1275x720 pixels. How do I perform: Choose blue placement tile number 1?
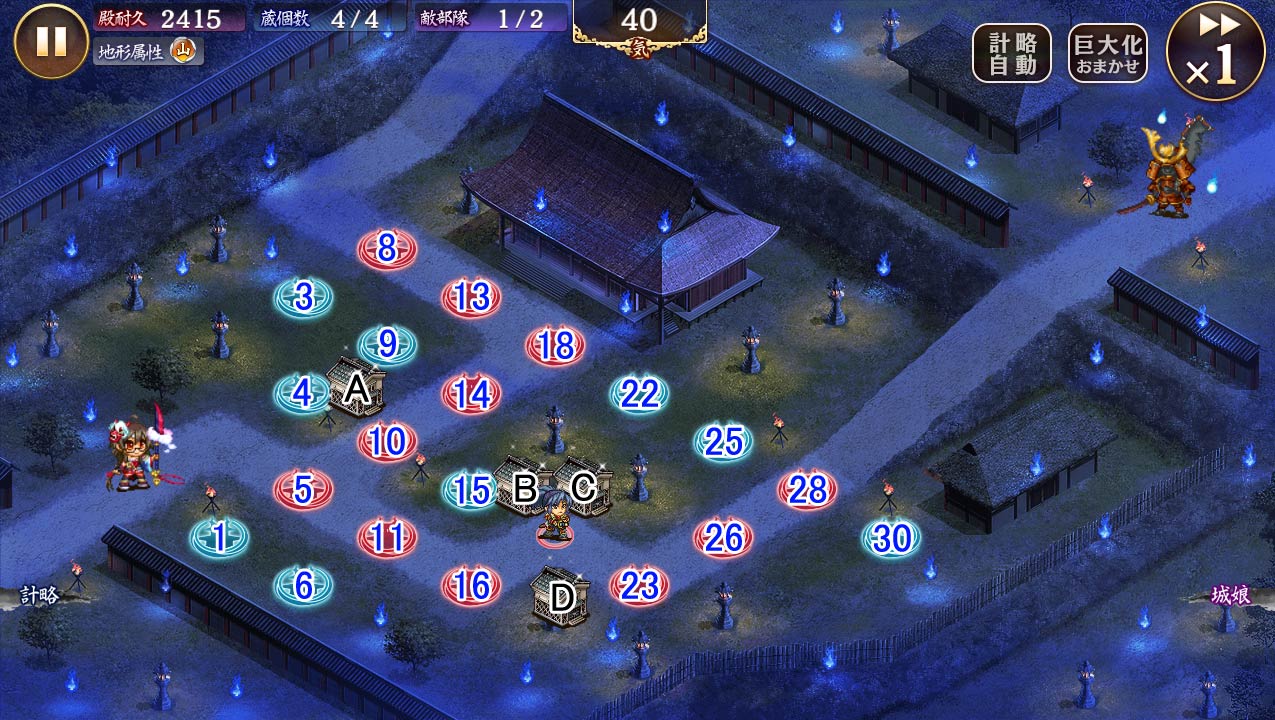(219, 538)
